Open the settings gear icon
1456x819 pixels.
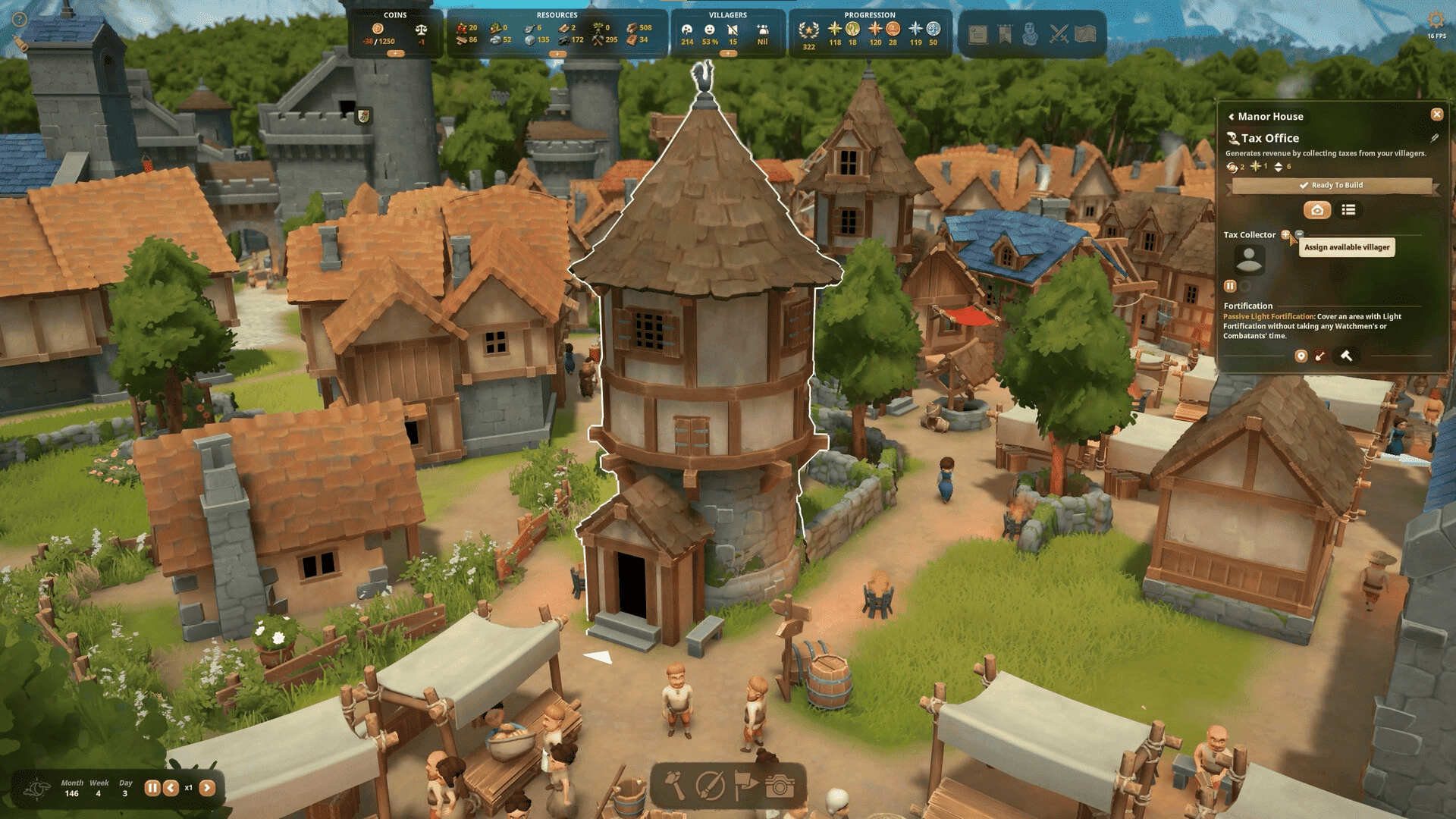pos(1436,19)
